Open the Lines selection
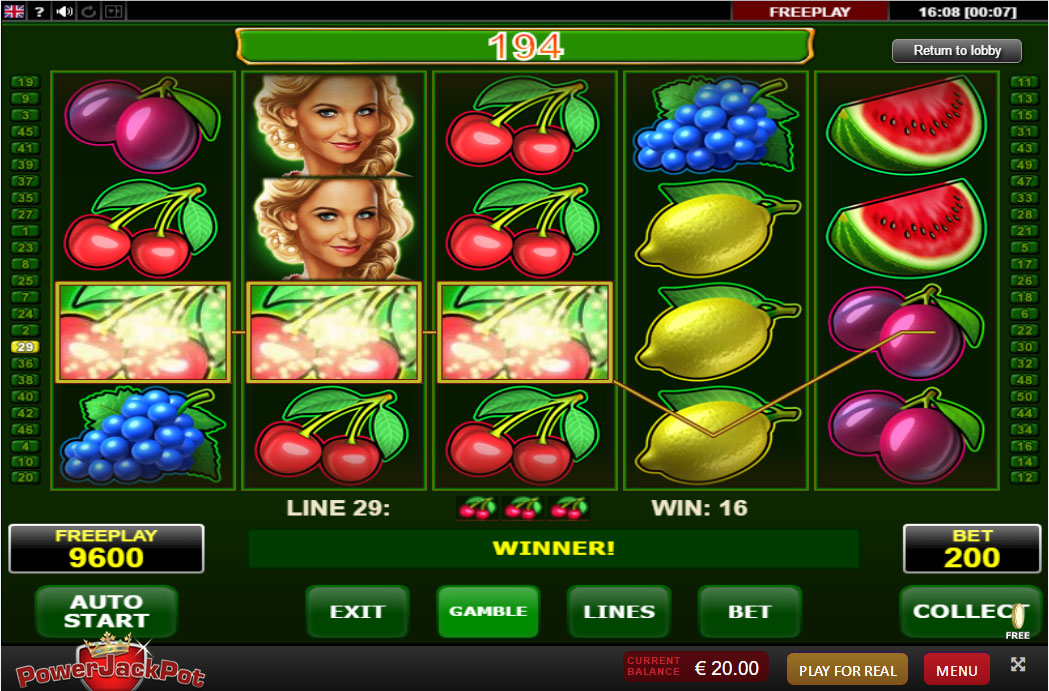 point(619,612)
